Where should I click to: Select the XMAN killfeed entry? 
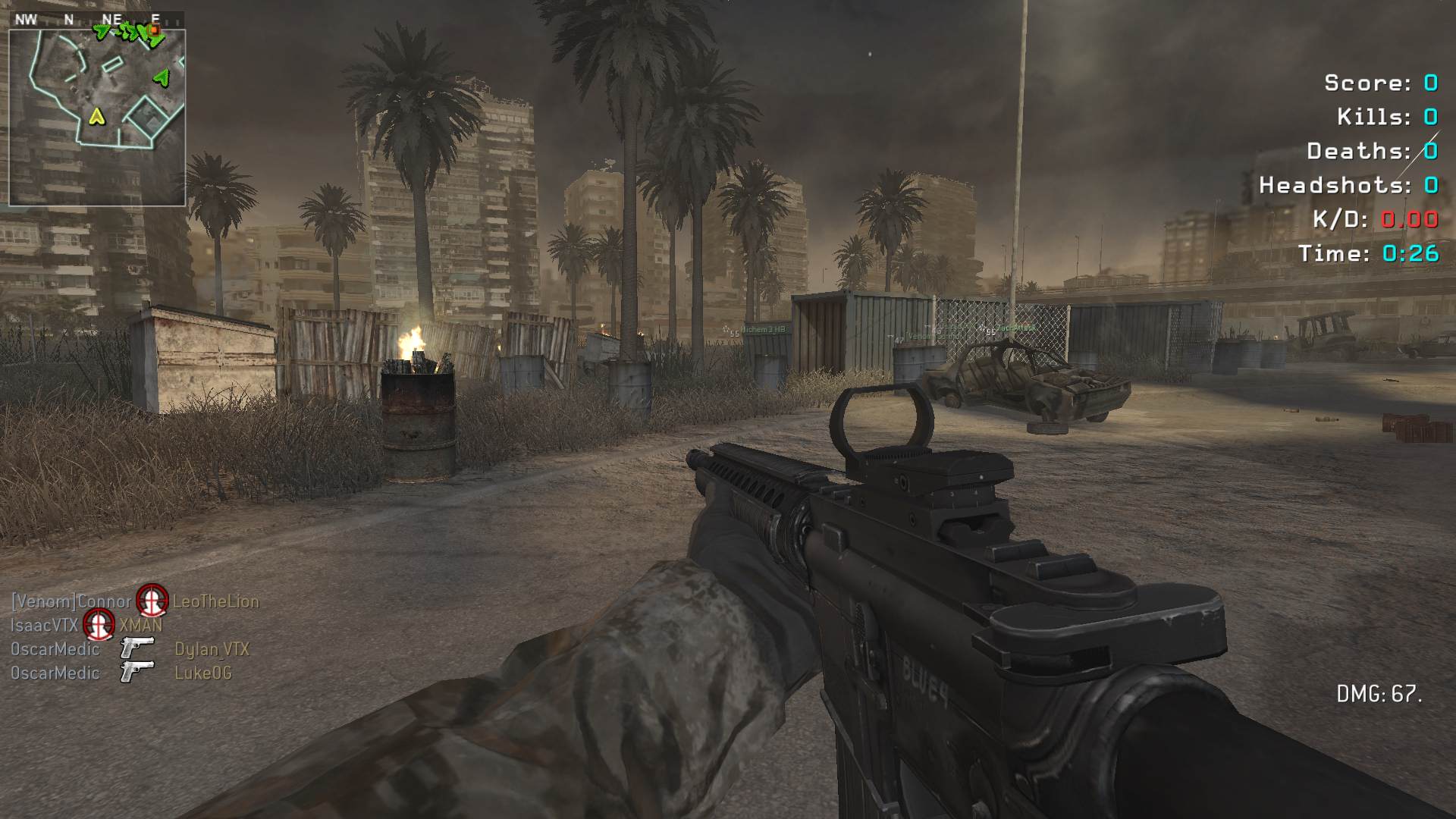[141, 626]
